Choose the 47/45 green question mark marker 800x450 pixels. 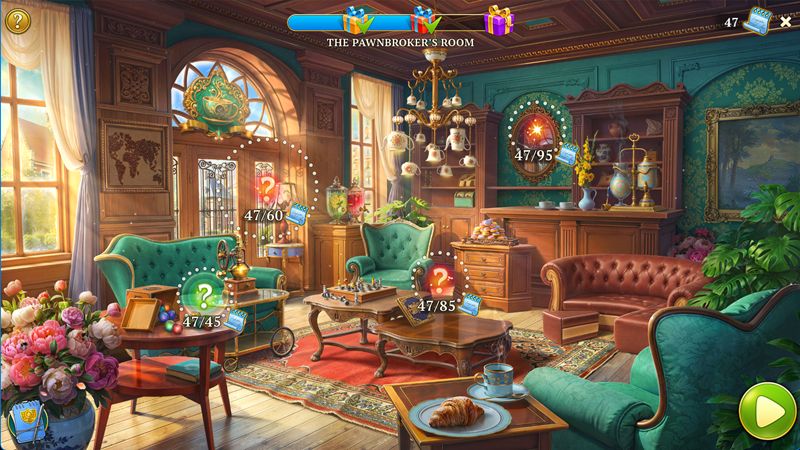(204, 294)
